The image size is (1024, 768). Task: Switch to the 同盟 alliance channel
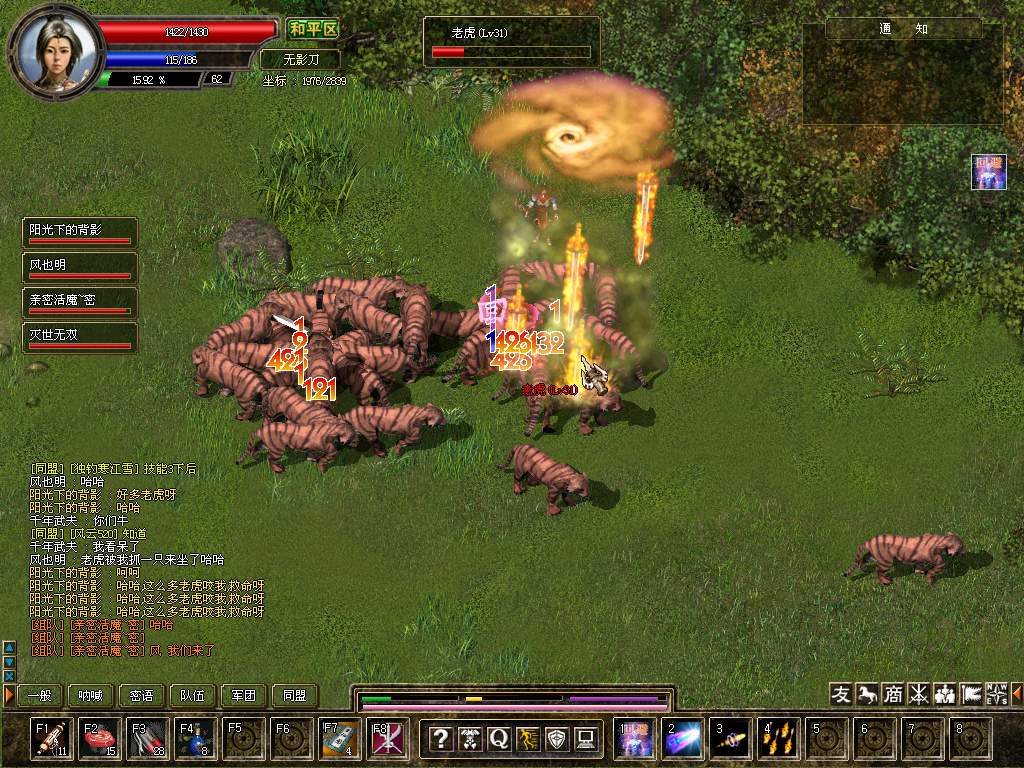click(x=294, y=695)
